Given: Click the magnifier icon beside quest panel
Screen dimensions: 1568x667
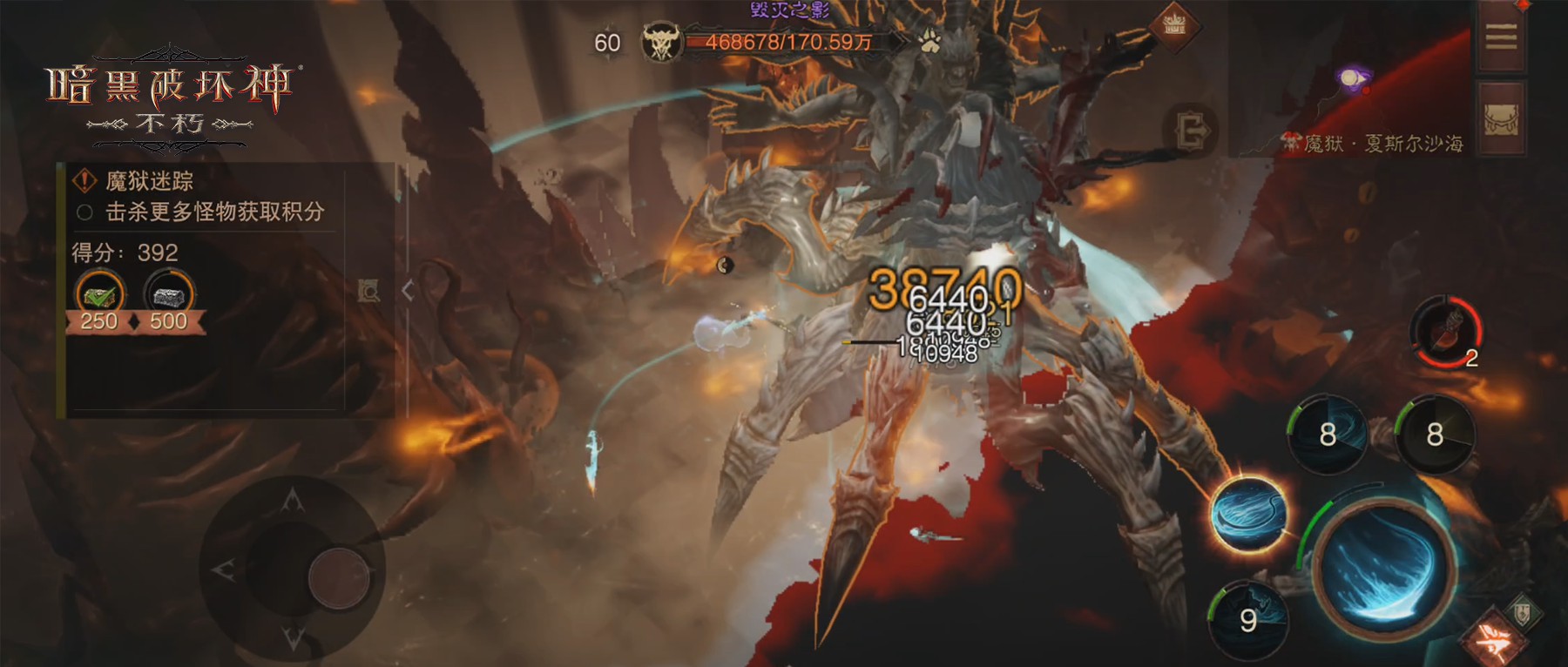Looking at the screenshot, I should tap(369, 291).
